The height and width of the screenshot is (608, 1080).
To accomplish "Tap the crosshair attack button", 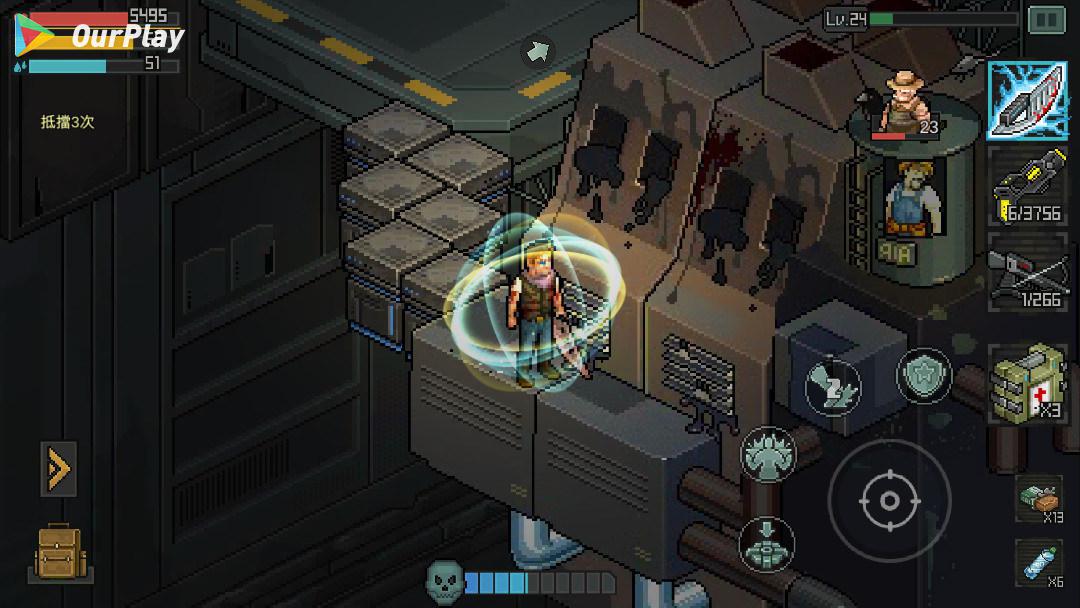I will tap(889, 500).
